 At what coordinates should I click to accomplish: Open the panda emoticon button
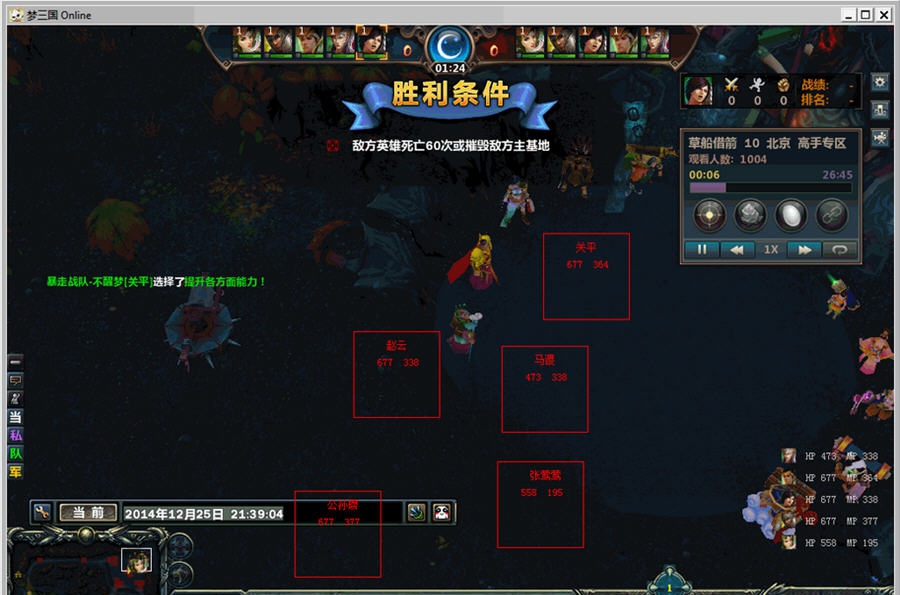click(442, 512)
